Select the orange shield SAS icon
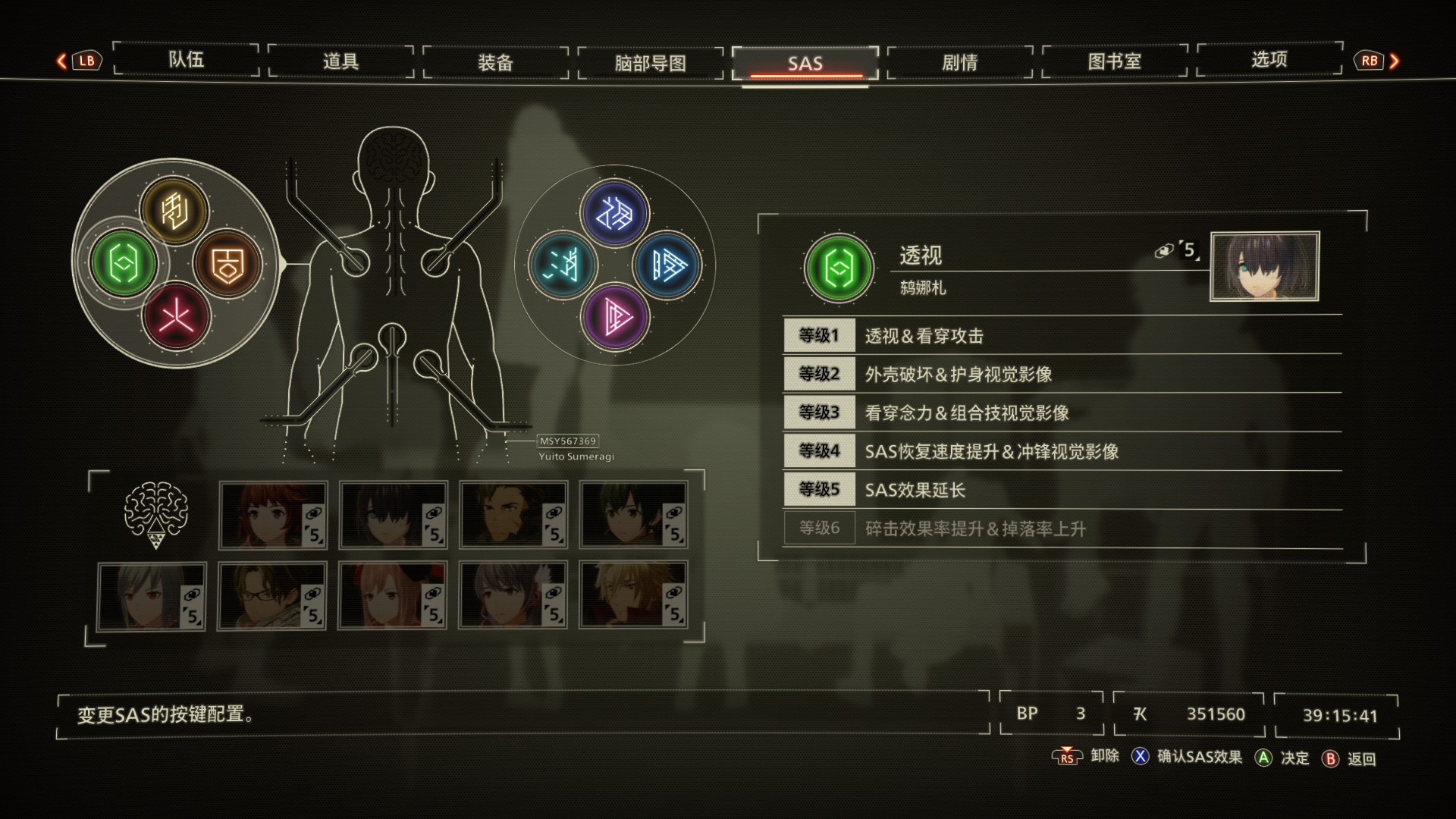The width and height of the screenshot is (1456, 819). 227,263
